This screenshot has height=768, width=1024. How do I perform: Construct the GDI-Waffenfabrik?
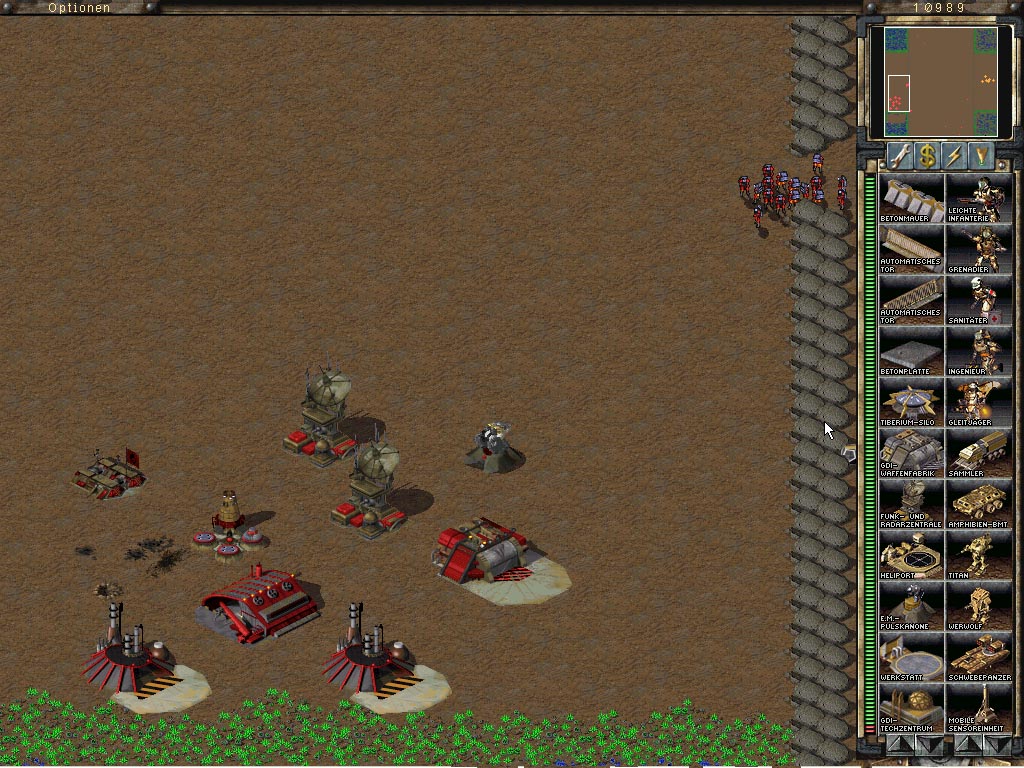[x=911, y=453]
